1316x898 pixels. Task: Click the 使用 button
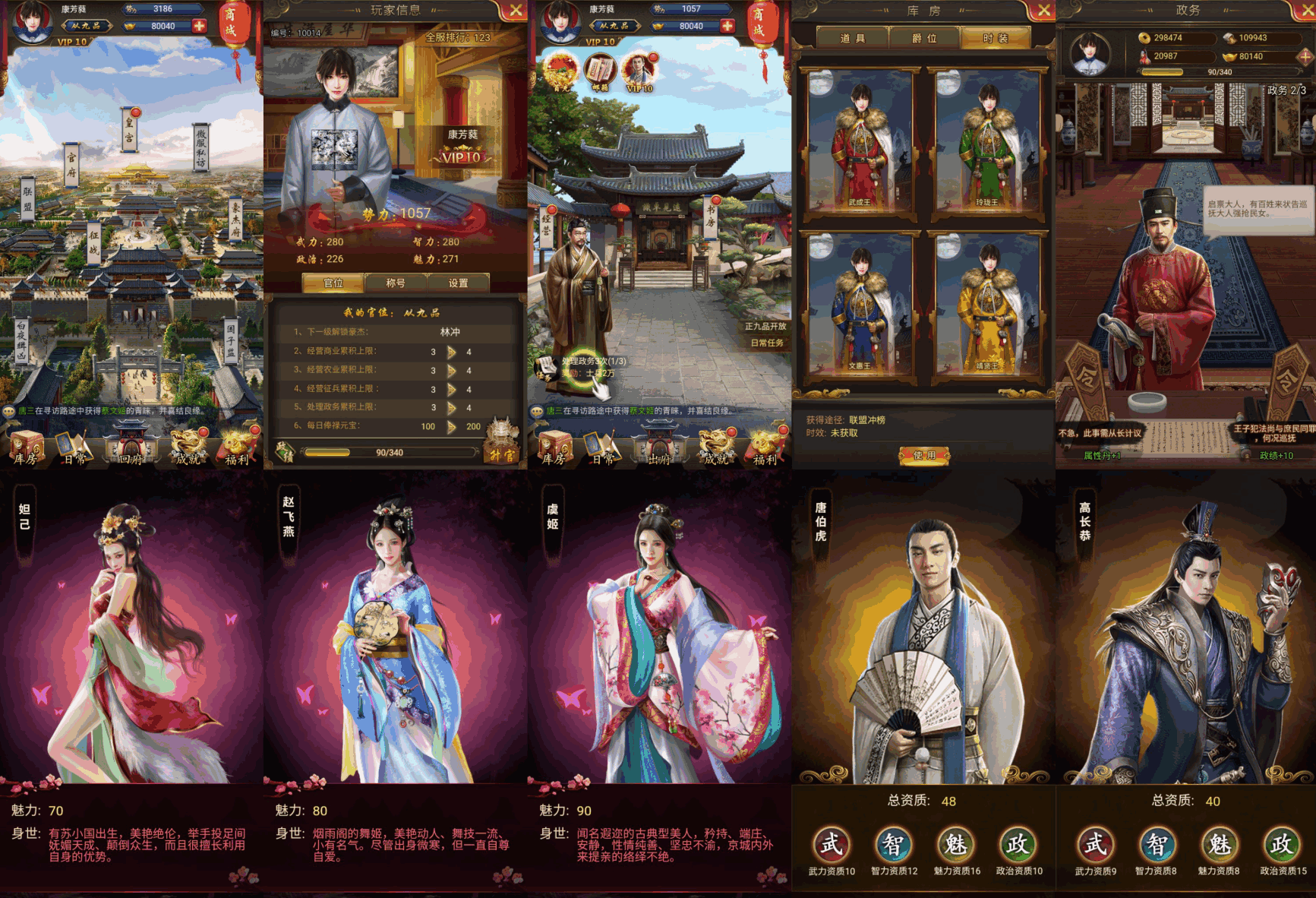(924, 455)
